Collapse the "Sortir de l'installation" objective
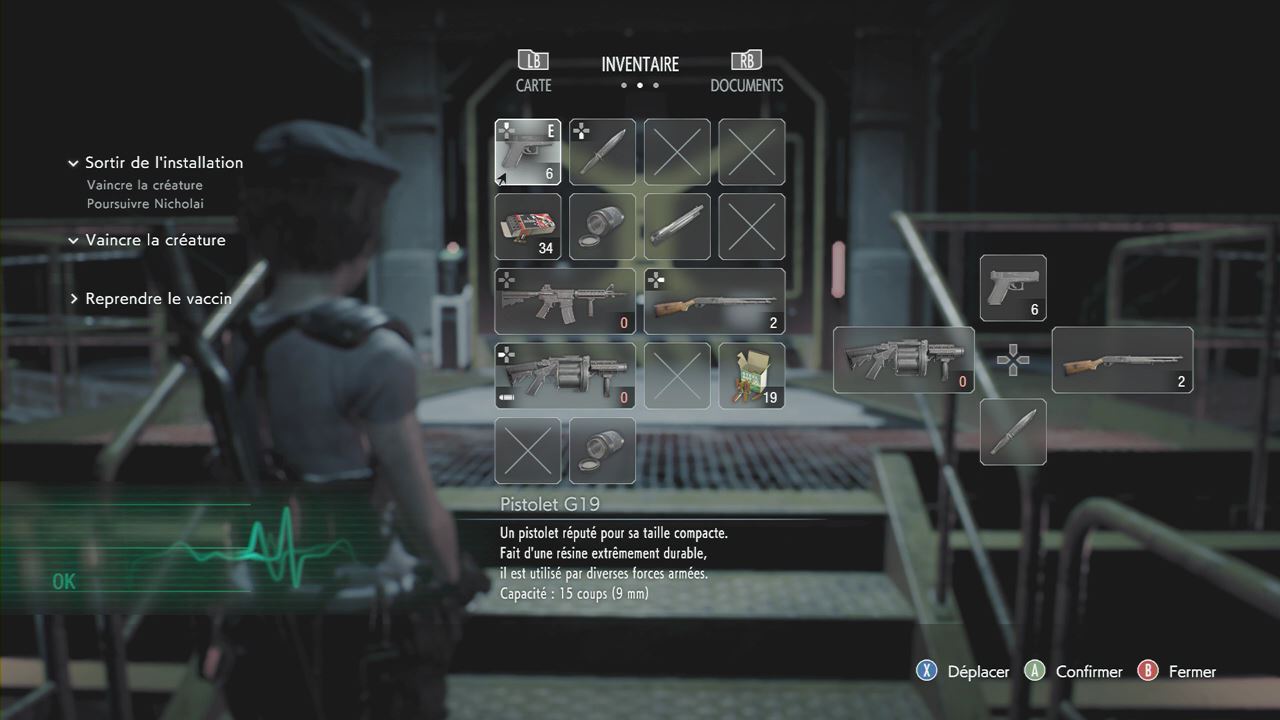The height and width of the screenshot is (720, 1280). click(73, 163)
